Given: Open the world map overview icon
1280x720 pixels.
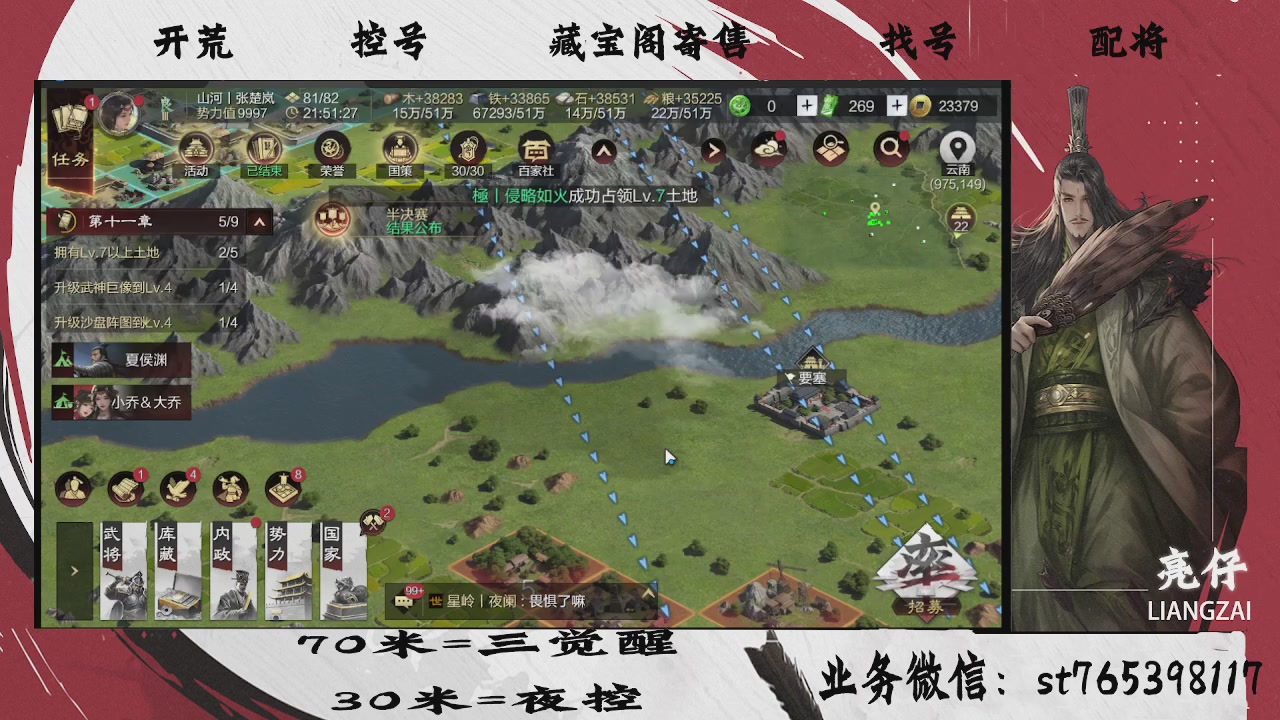Looking at the screenshot, I should 829,146.
